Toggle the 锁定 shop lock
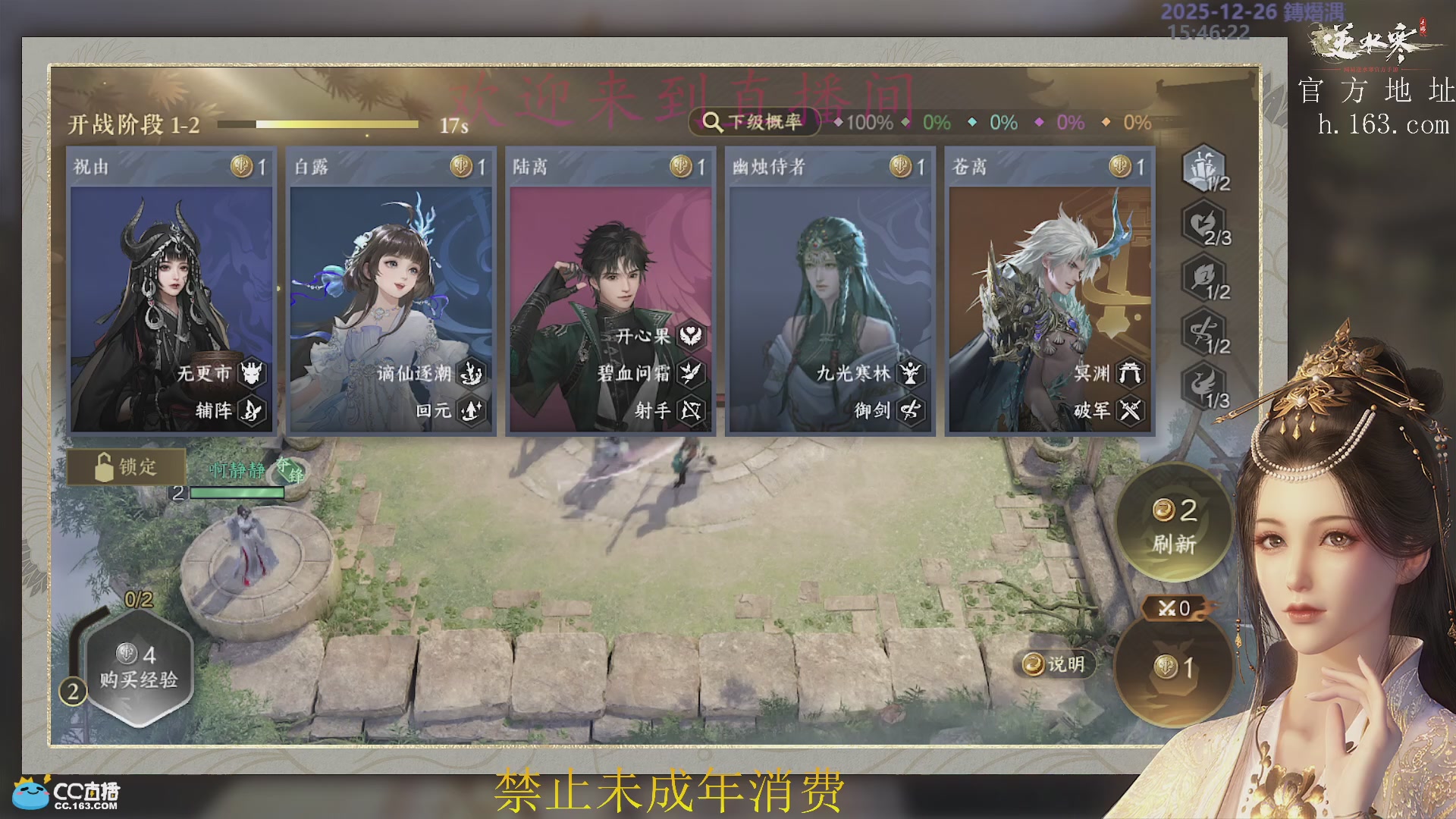The width and height of the screenshot is (1456, 819). pyautogui.click(x=126, y=468)
